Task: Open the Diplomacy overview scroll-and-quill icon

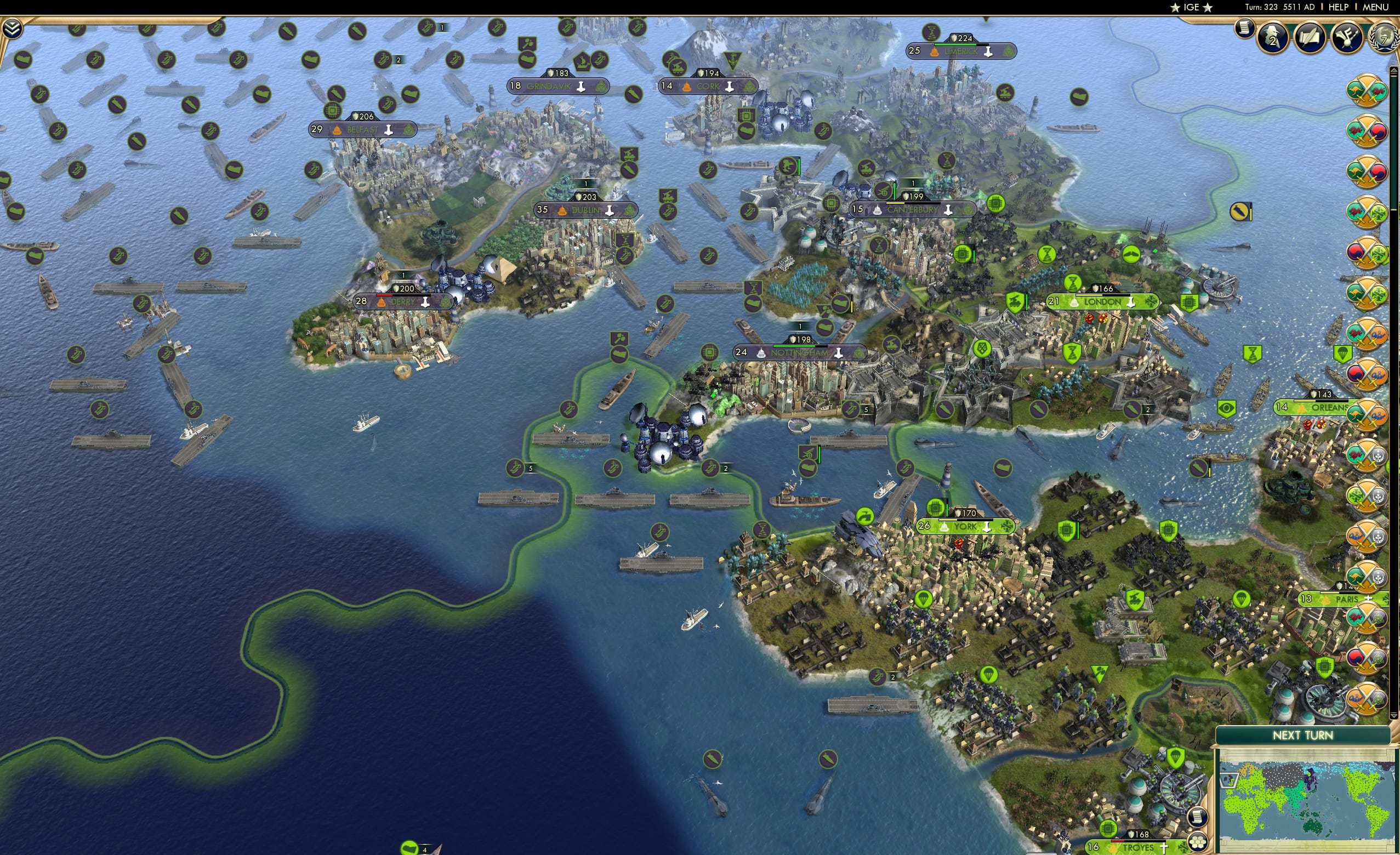Action: click(1311, 37)
